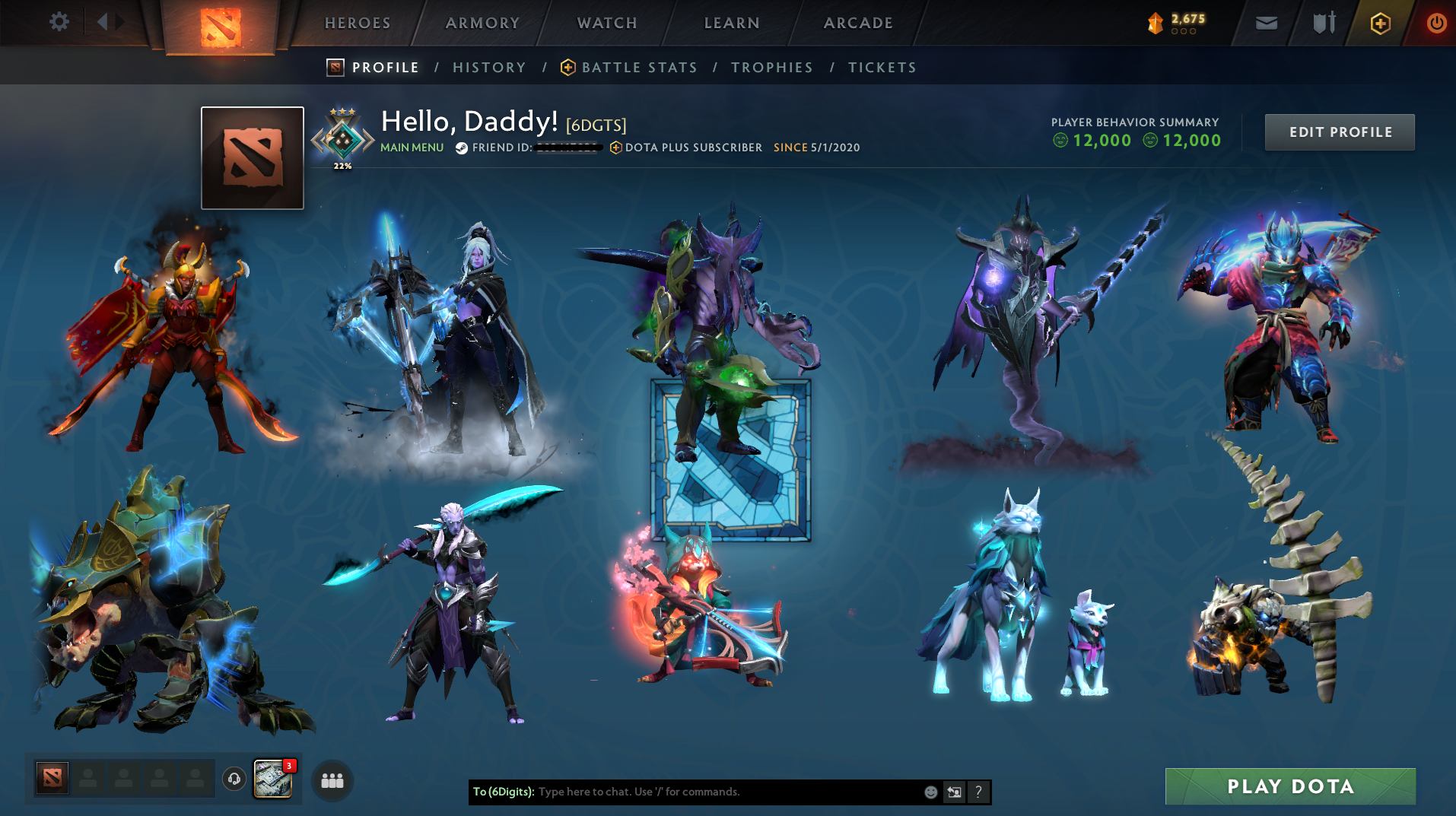The width and height of the screenshot is (1456, 816).
Task: Open the emoticon picker in the chat bar
Action: coord(930,792)
